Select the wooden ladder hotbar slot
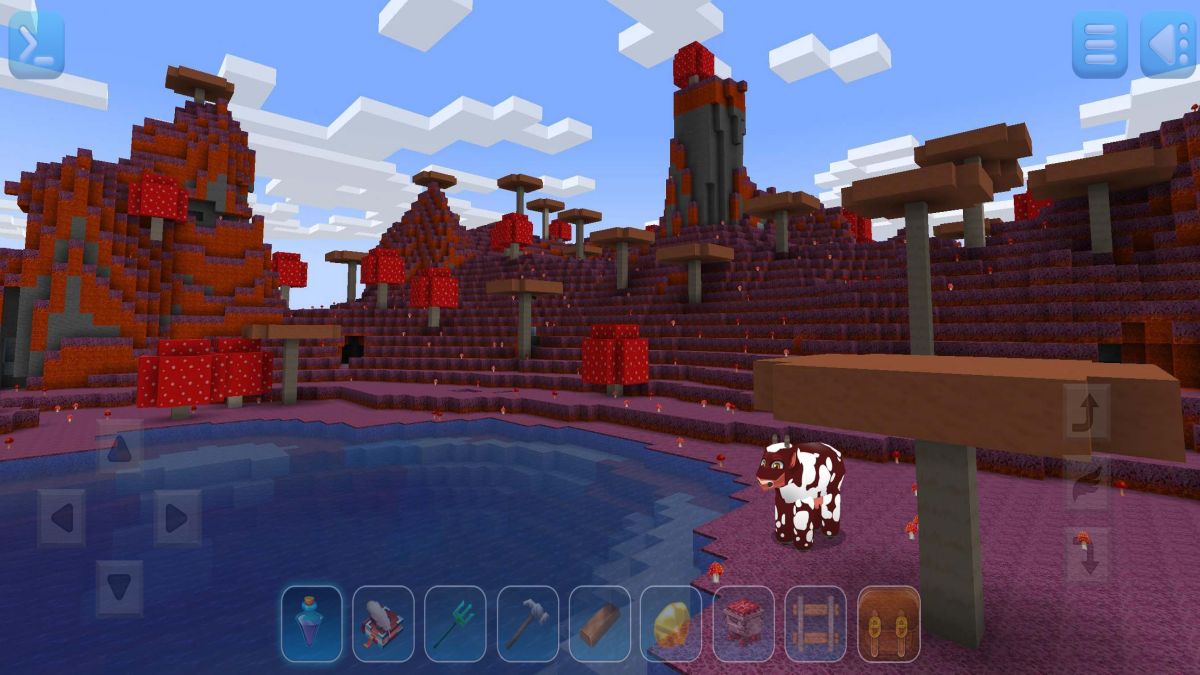1200x675 pixels. tap(816, 624)
